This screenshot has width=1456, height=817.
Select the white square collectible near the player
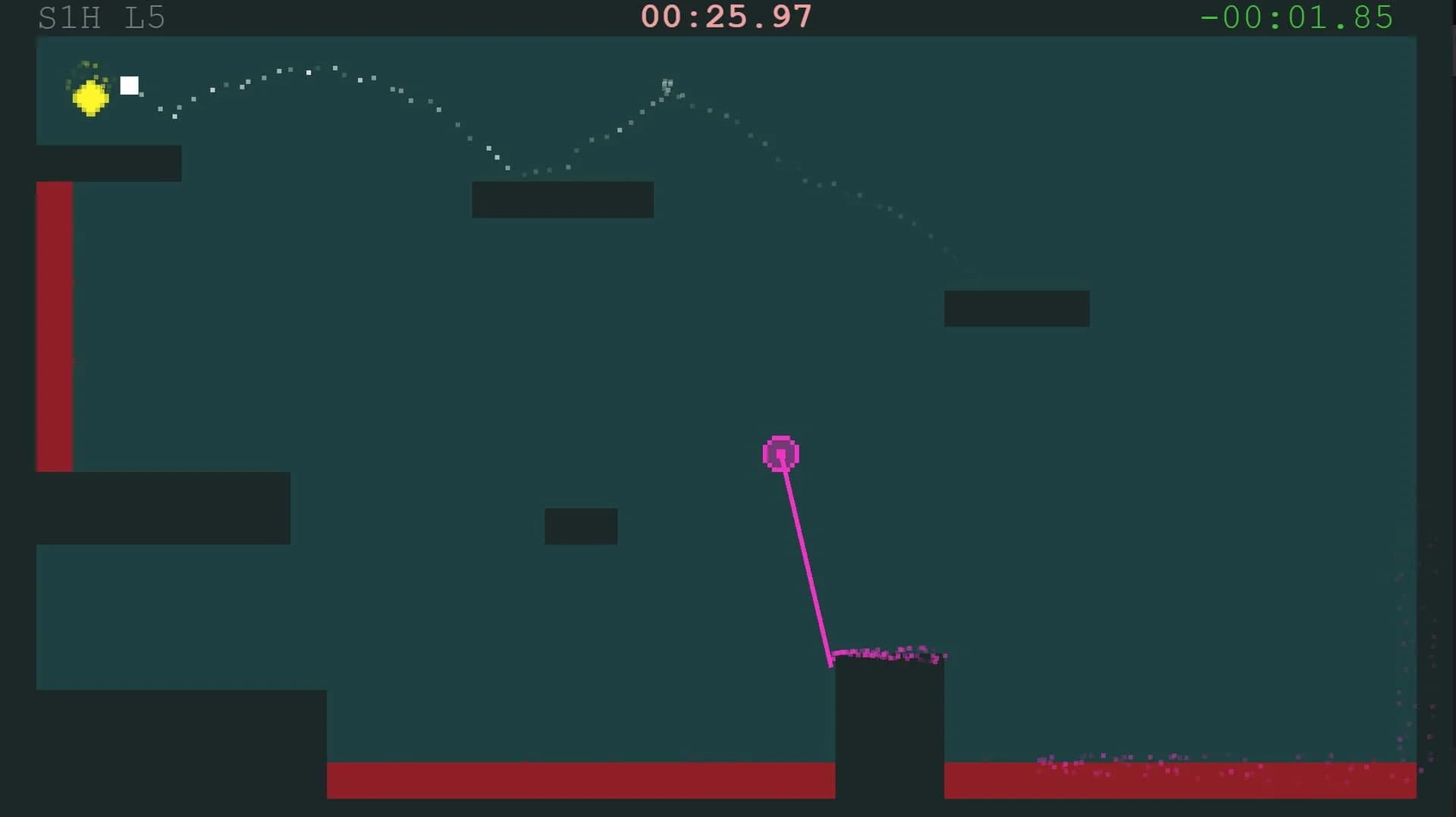130,86
